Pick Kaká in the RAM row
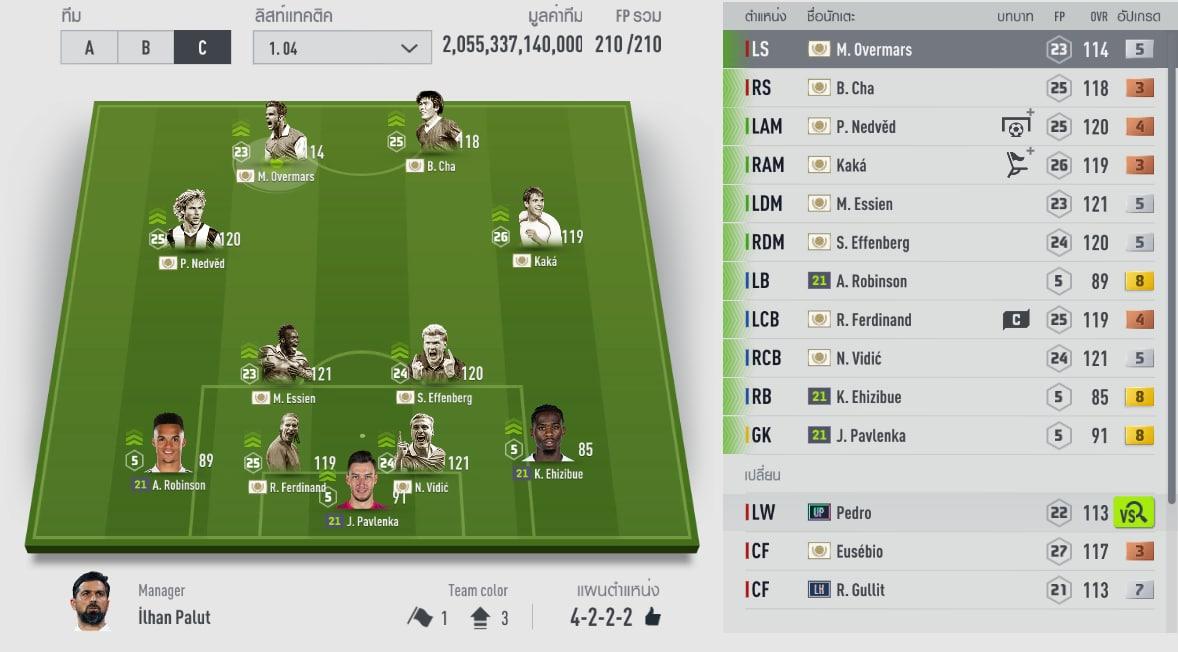 940,165
